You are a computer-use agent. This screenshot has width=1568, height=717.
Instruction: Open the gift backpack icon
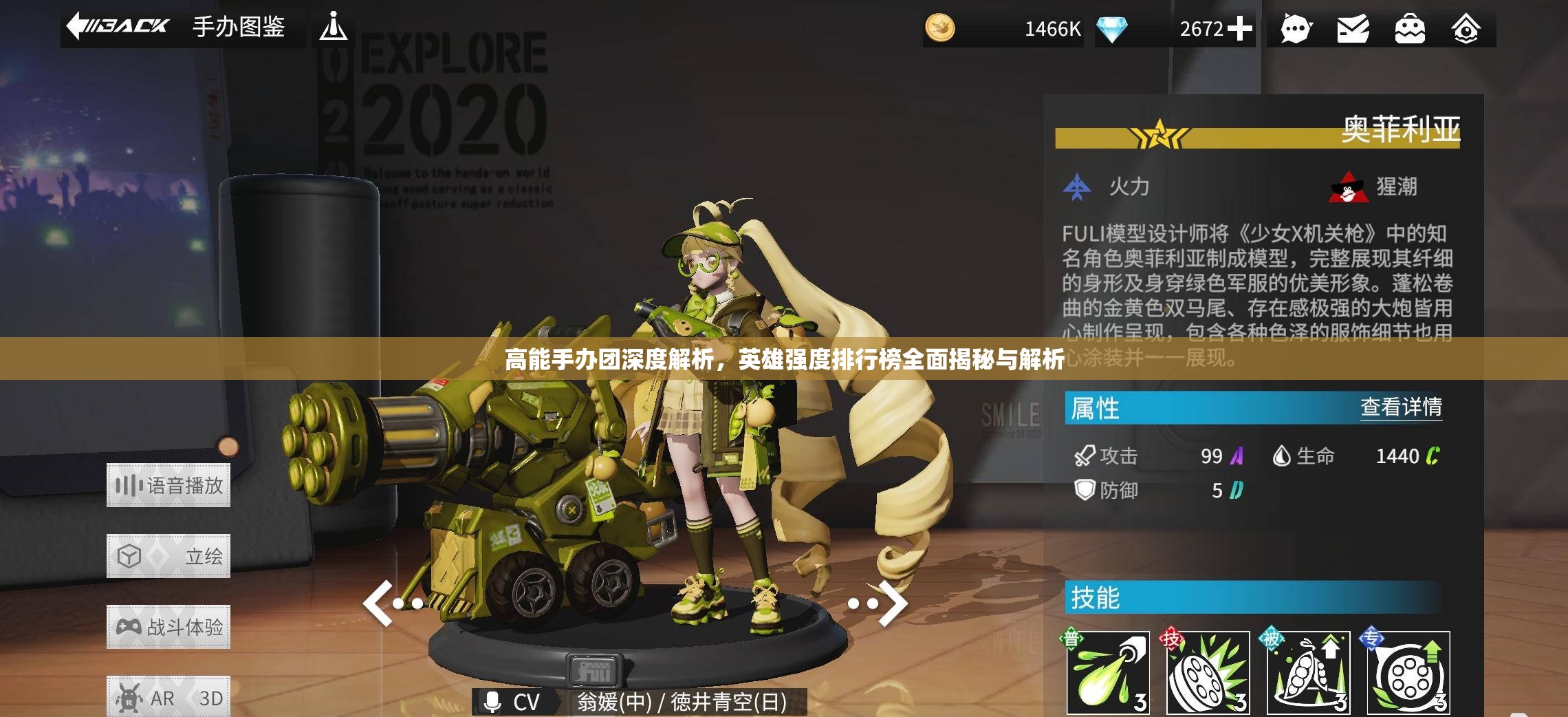(x=1409, y=30)
